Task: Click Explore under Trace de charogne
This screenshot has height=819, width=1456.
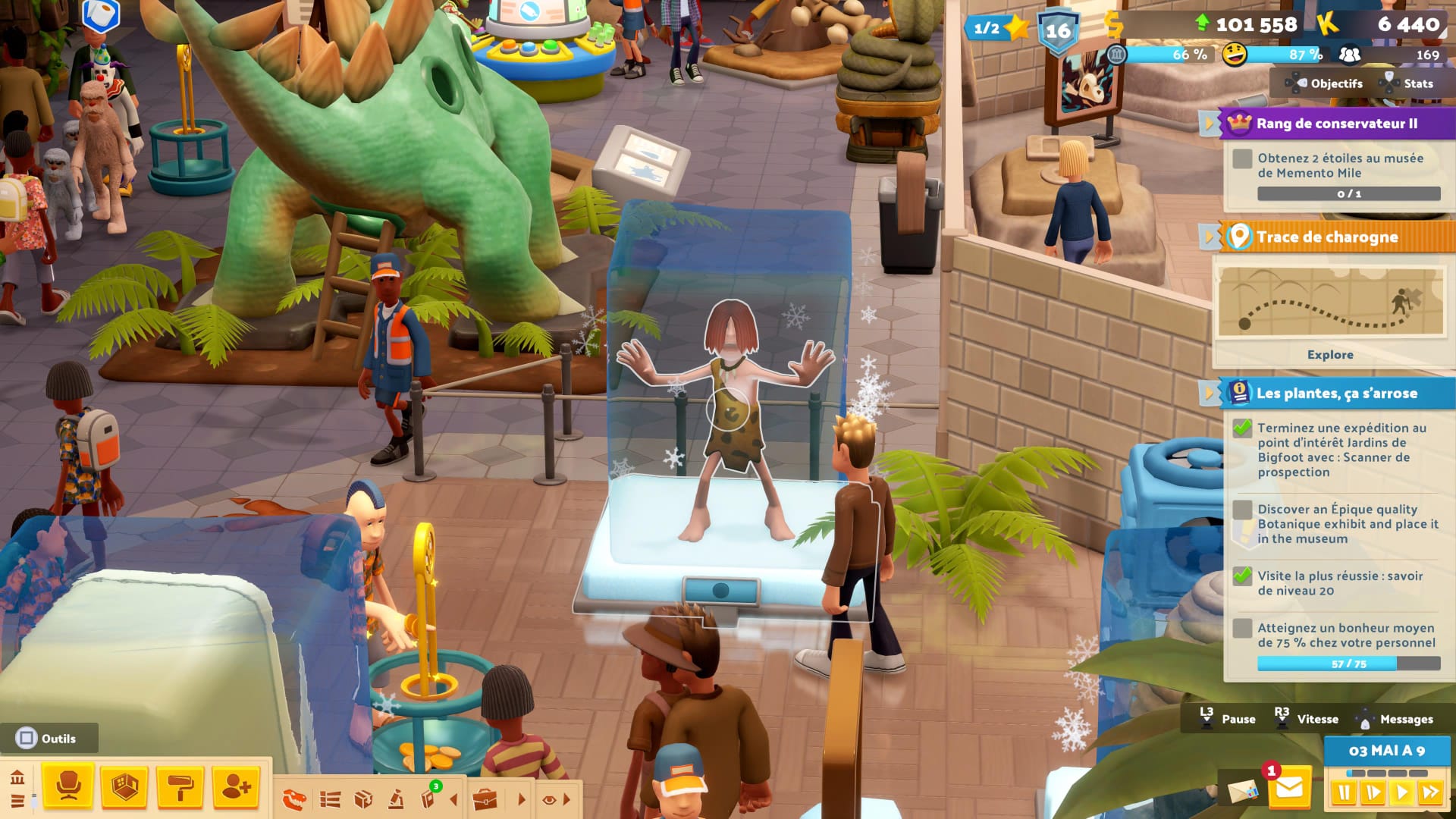Action: (x=1330, y=354)
